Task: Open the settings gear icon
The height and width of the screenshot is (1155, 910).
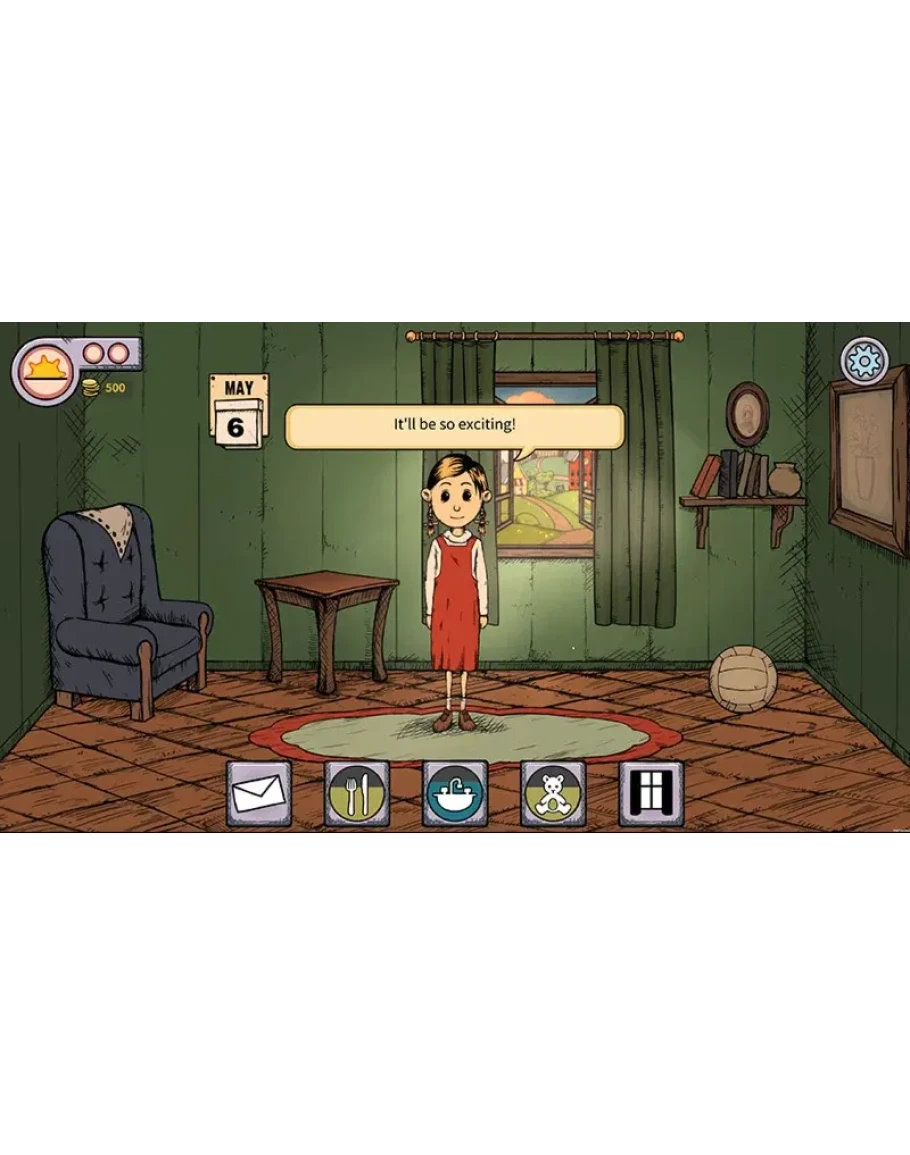Action: [864, 360]
